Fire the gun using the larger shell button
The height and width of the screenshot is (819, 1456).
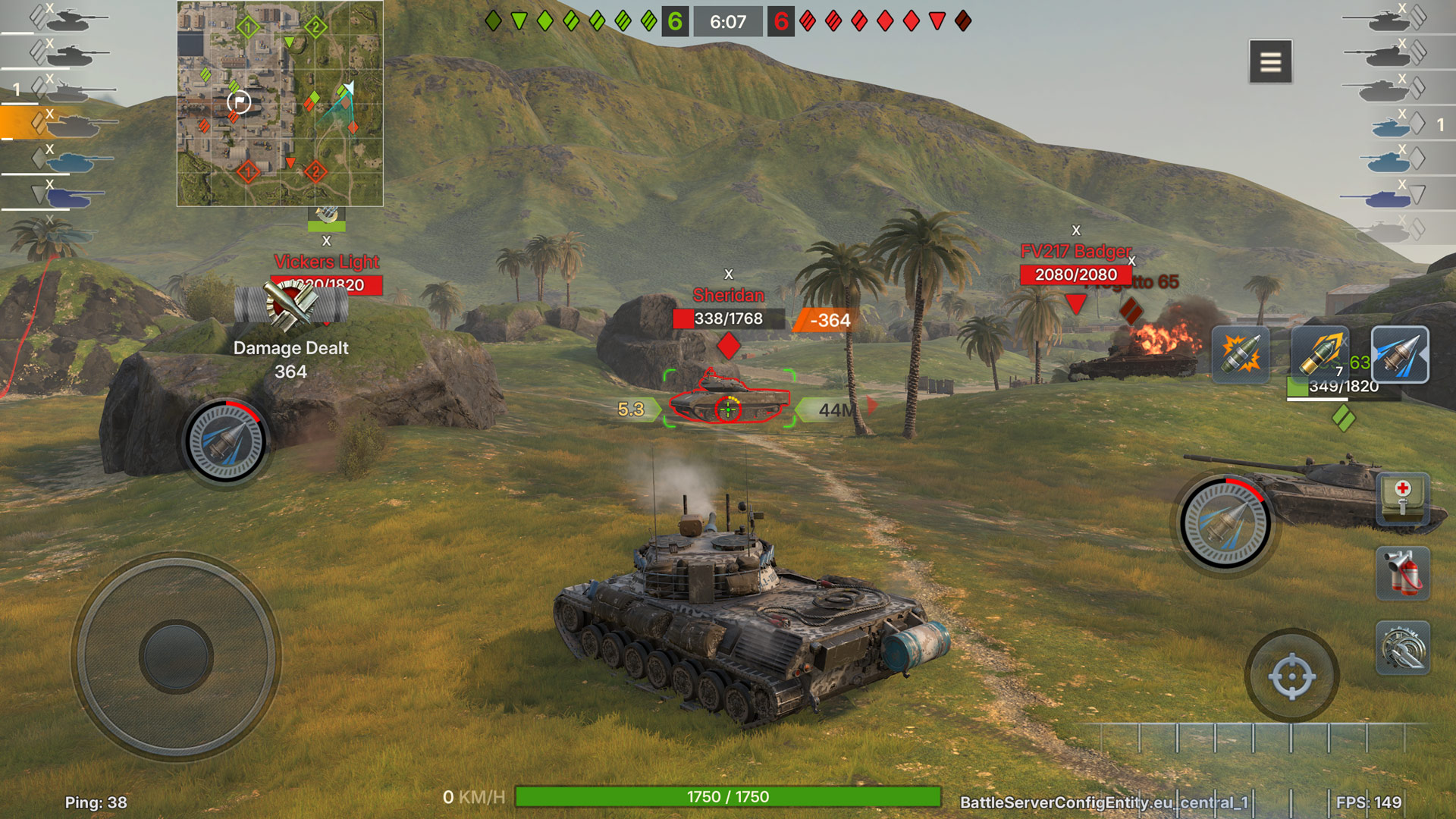pos(1225,523)
